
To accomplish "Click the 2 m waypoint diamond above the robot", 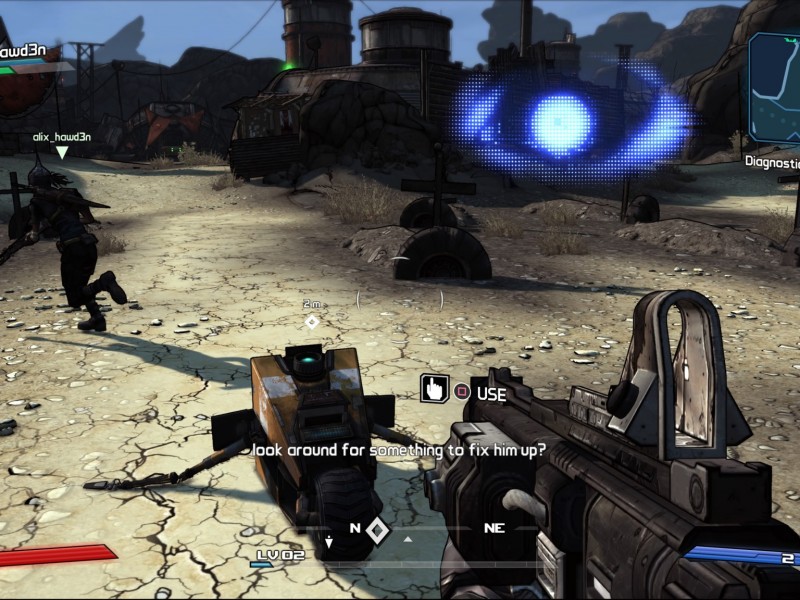I will (312, 321).
